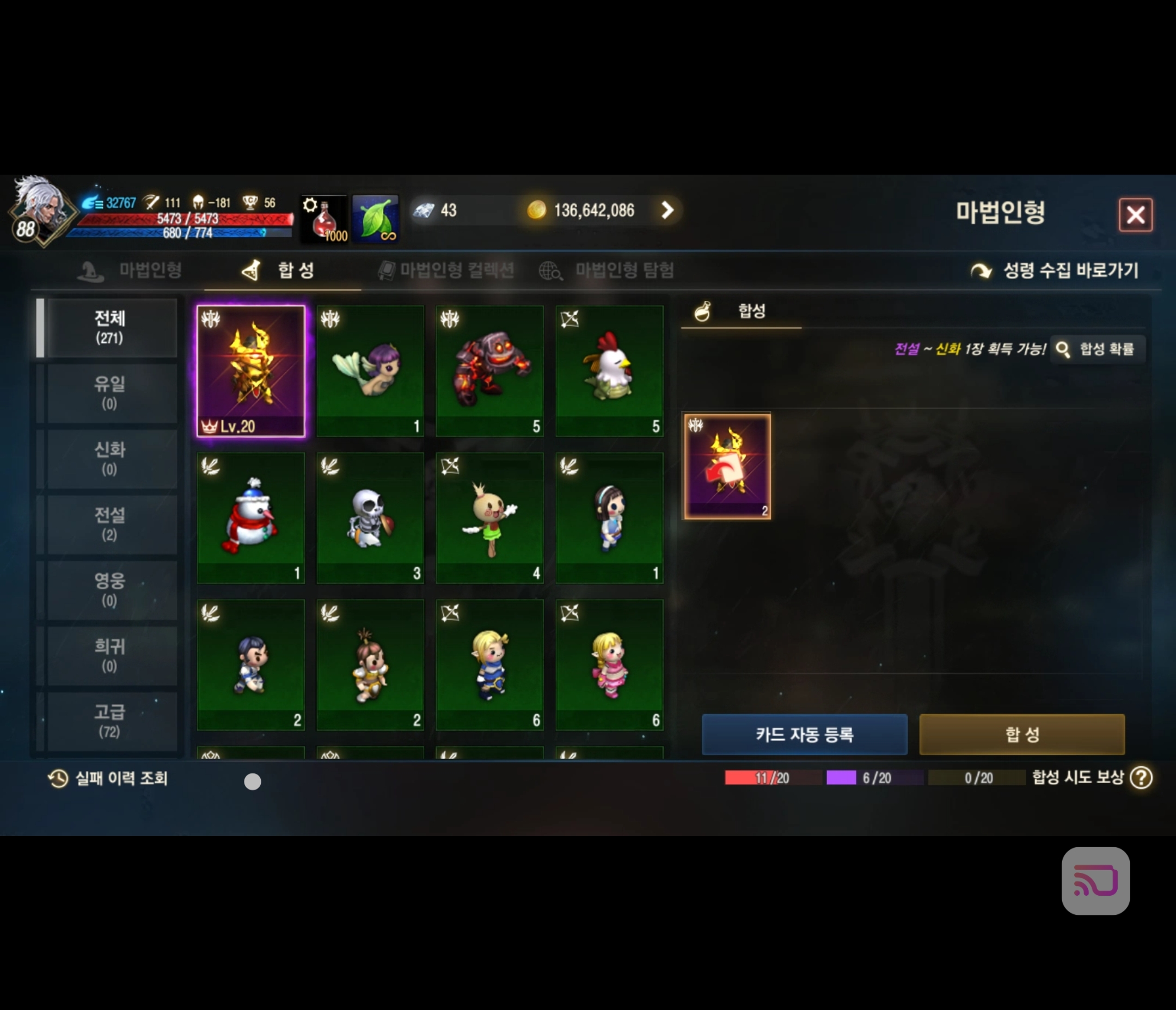
Task: Expand currency details with the arrow beside gold
Action: 668,211
